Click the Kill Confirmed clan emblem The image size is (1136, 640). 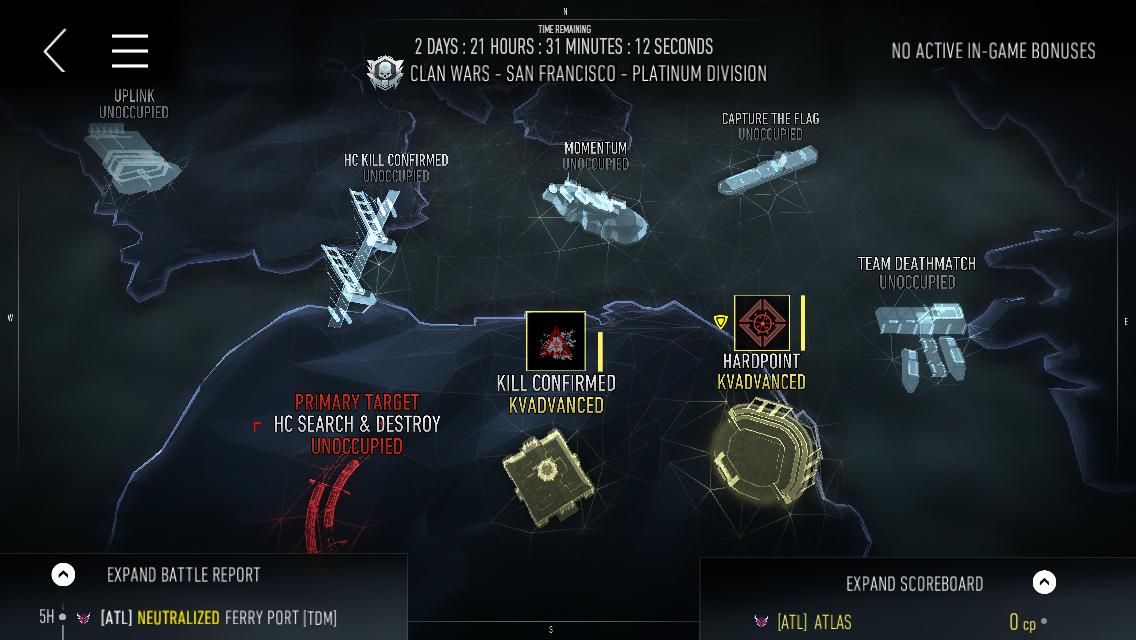click(x=556, y=341)
